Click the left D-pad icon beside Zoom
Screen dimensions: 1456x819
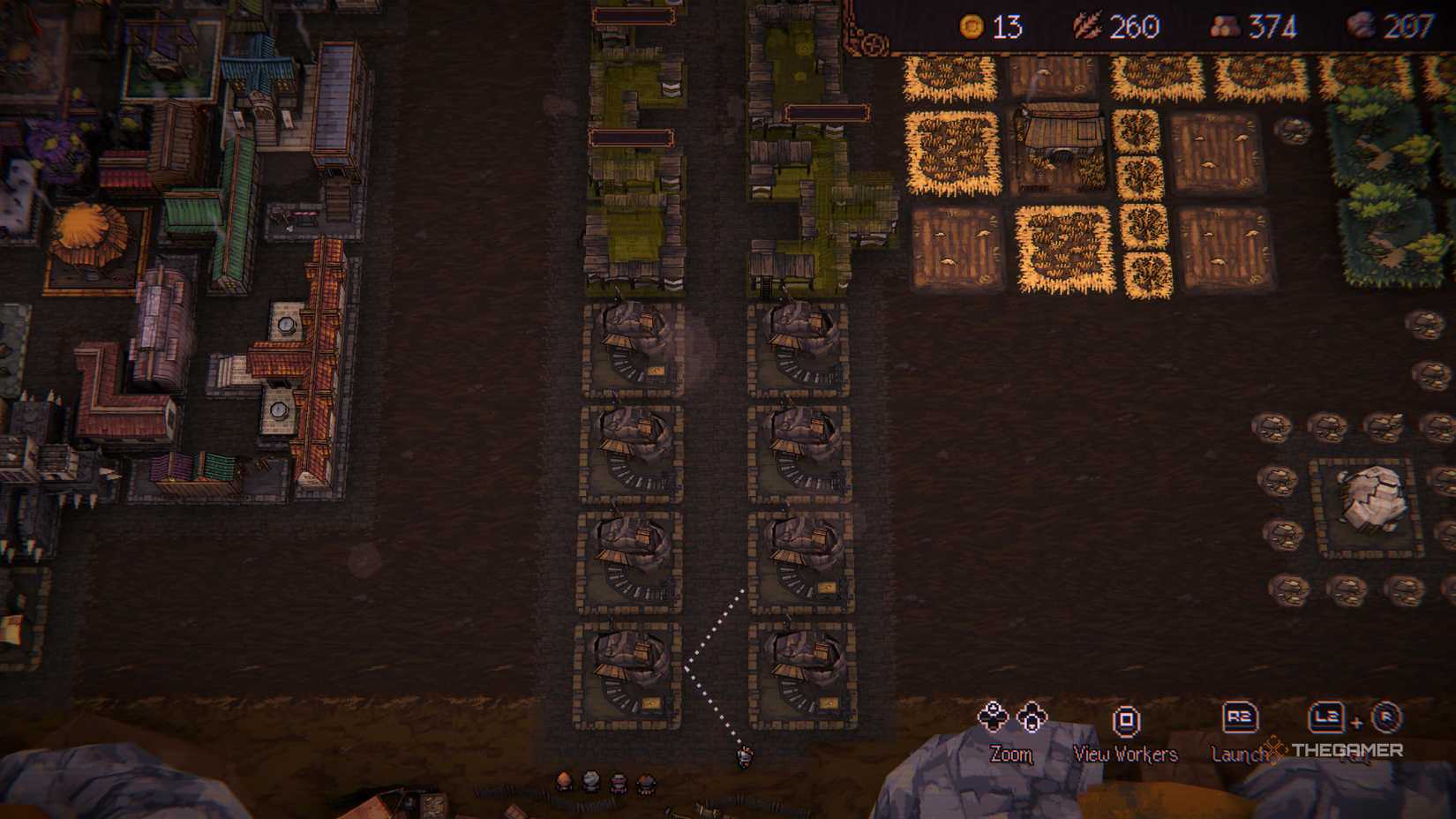[994, 718]
